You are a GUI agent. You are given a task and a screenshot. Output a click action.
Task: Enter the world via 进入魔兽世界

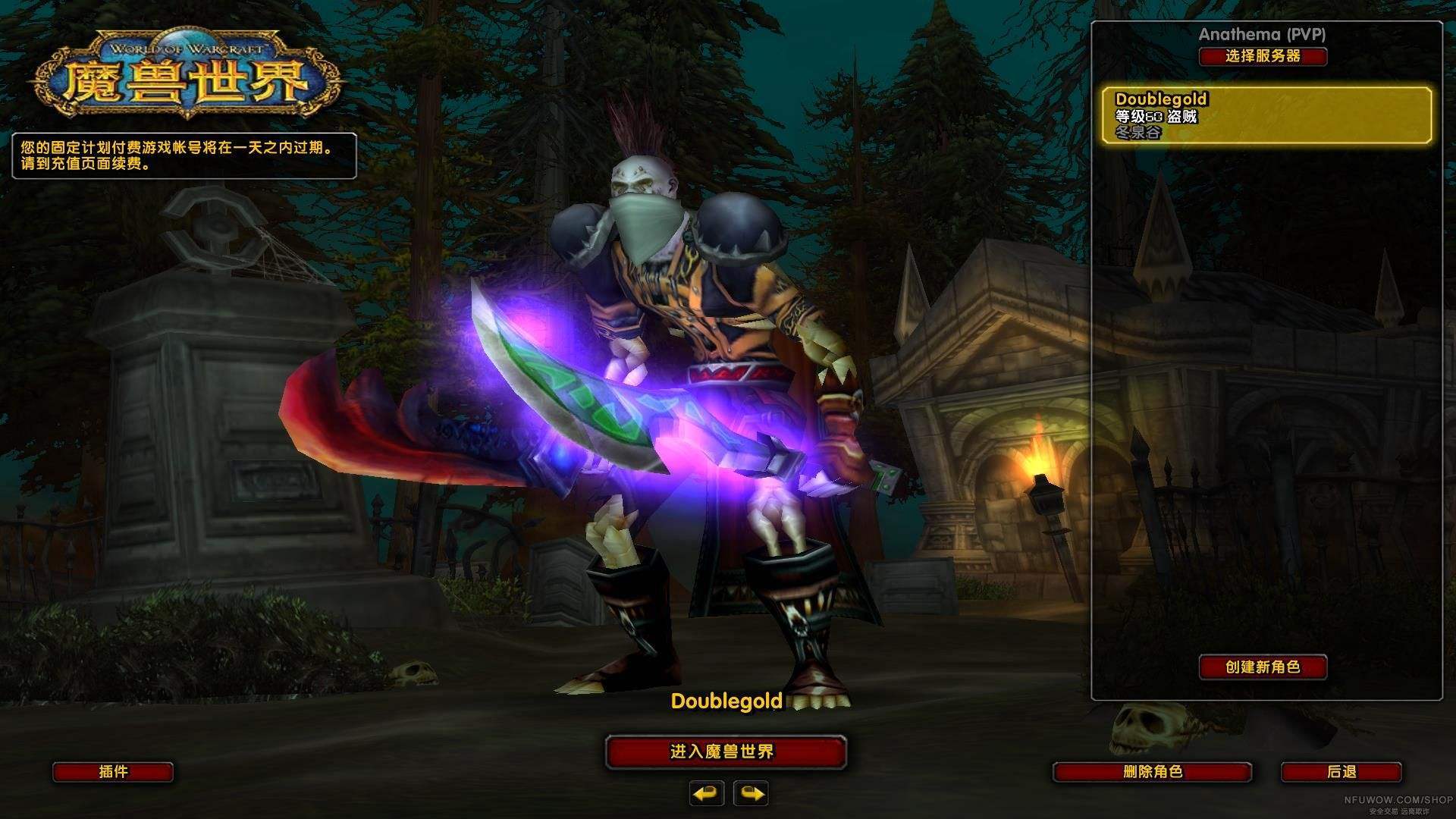[726, 752]
